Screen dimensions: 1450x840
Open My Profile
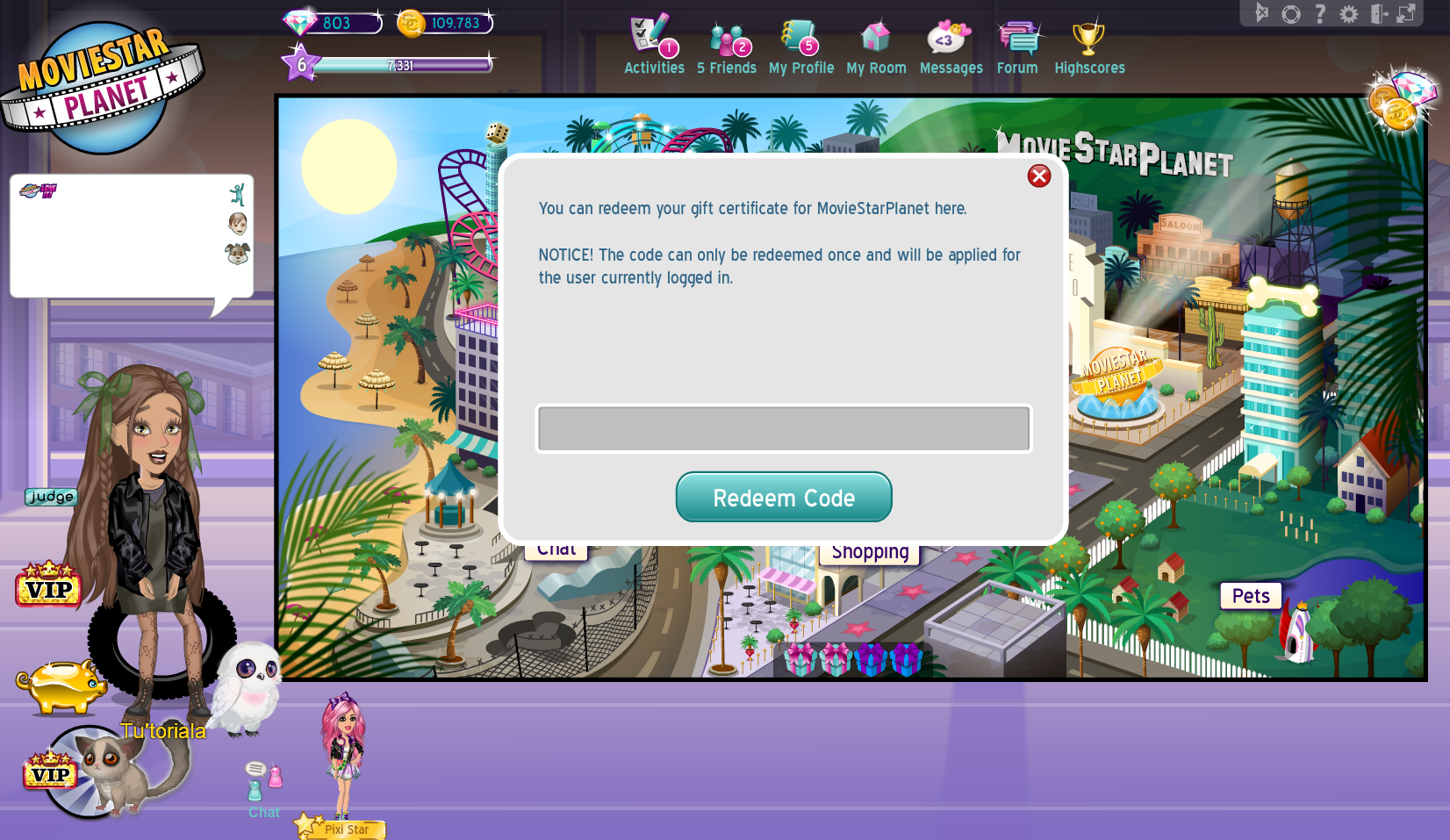(800, 39)
